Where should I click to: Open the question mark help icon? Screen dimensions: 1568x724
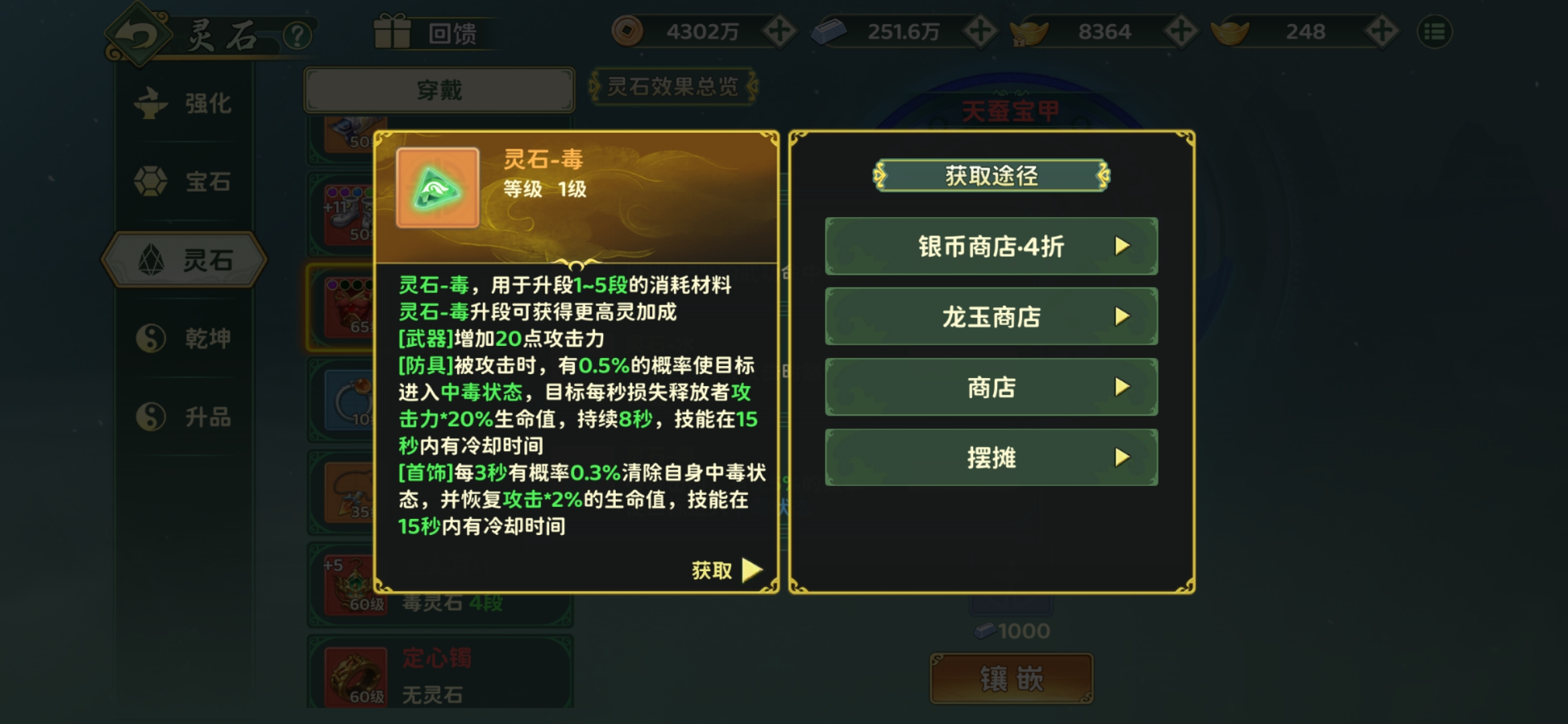(297, 36)
